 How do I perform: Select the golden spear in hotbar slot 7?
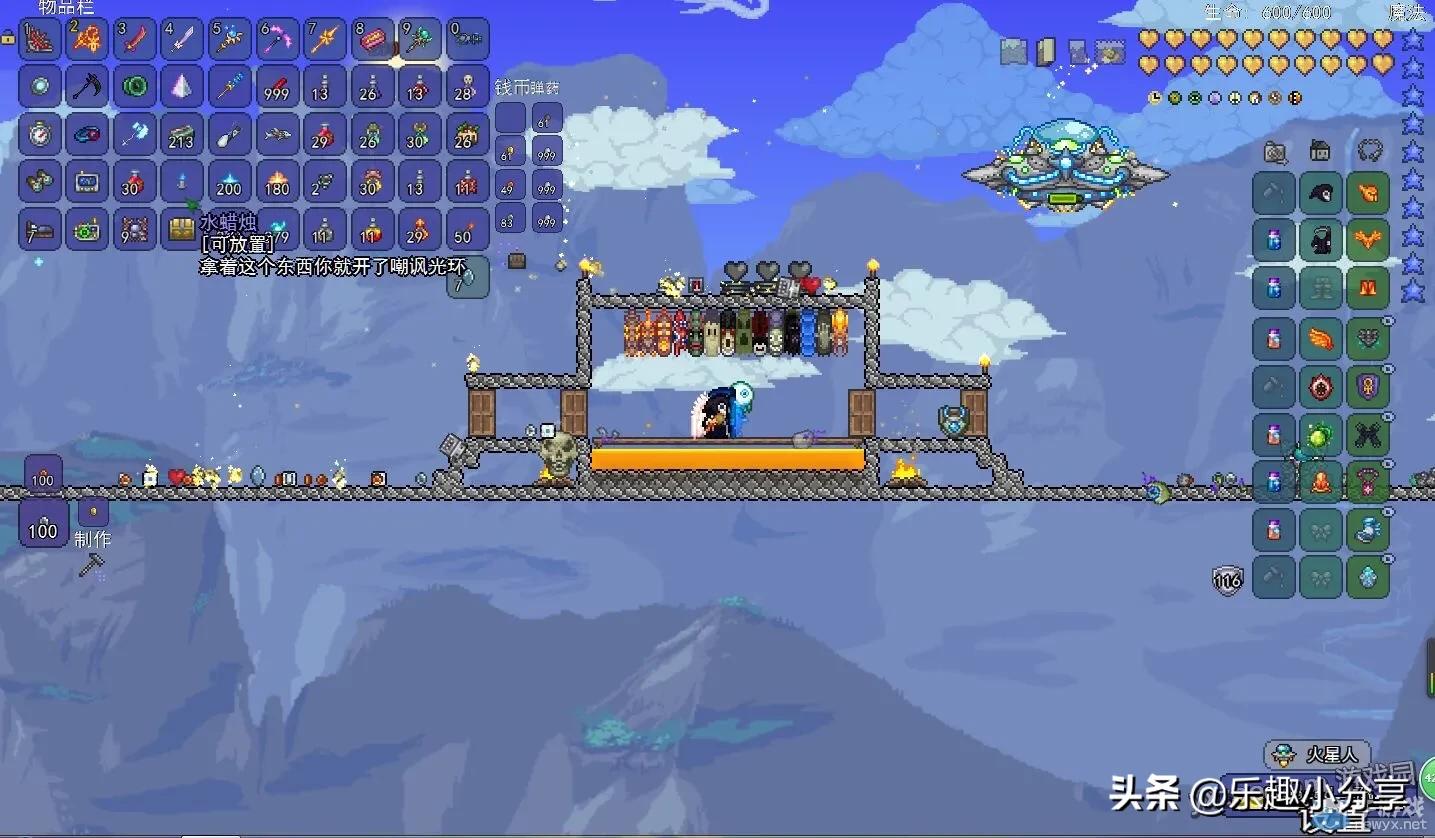click(x=325, y=39)
